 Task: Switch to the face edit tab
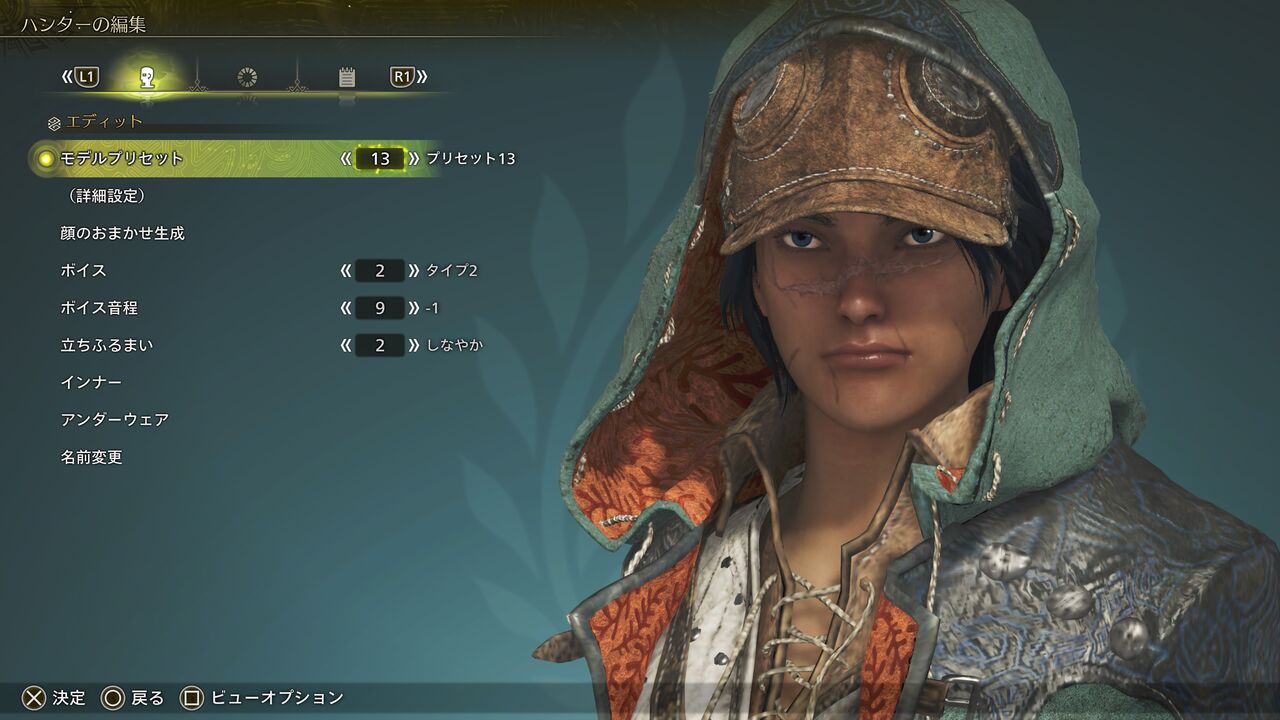(x=147, y=77)
